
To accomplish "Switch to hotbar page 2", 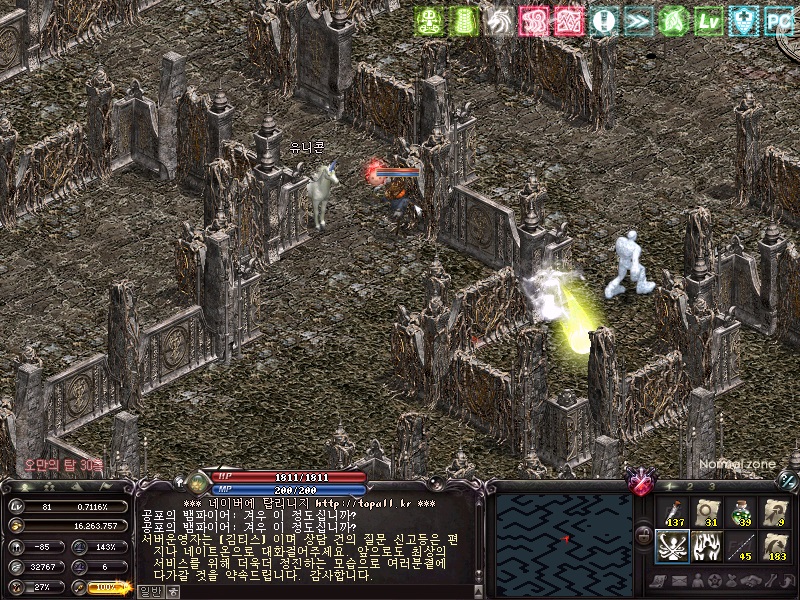I will tap(690, 487).
